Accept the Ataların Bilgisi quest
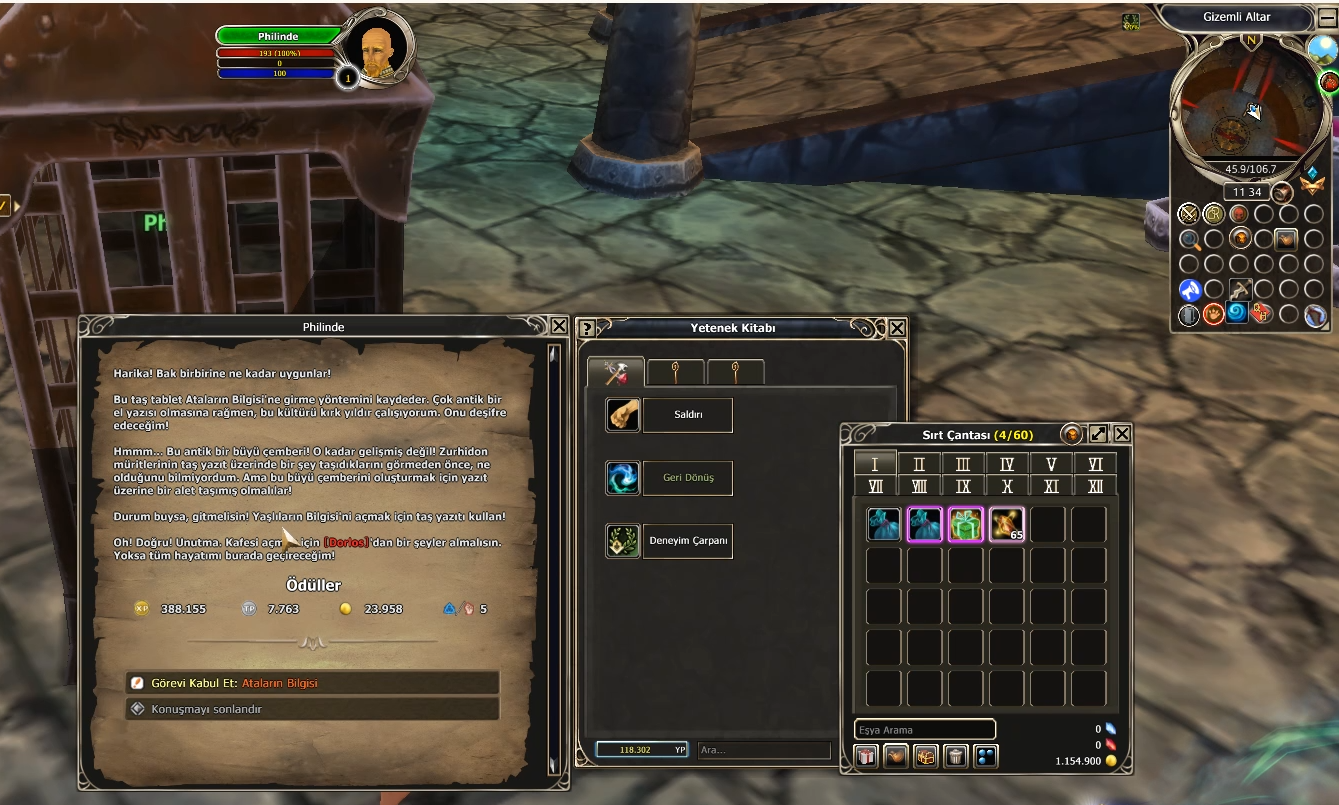1339x805 pixels. [311, 683]
